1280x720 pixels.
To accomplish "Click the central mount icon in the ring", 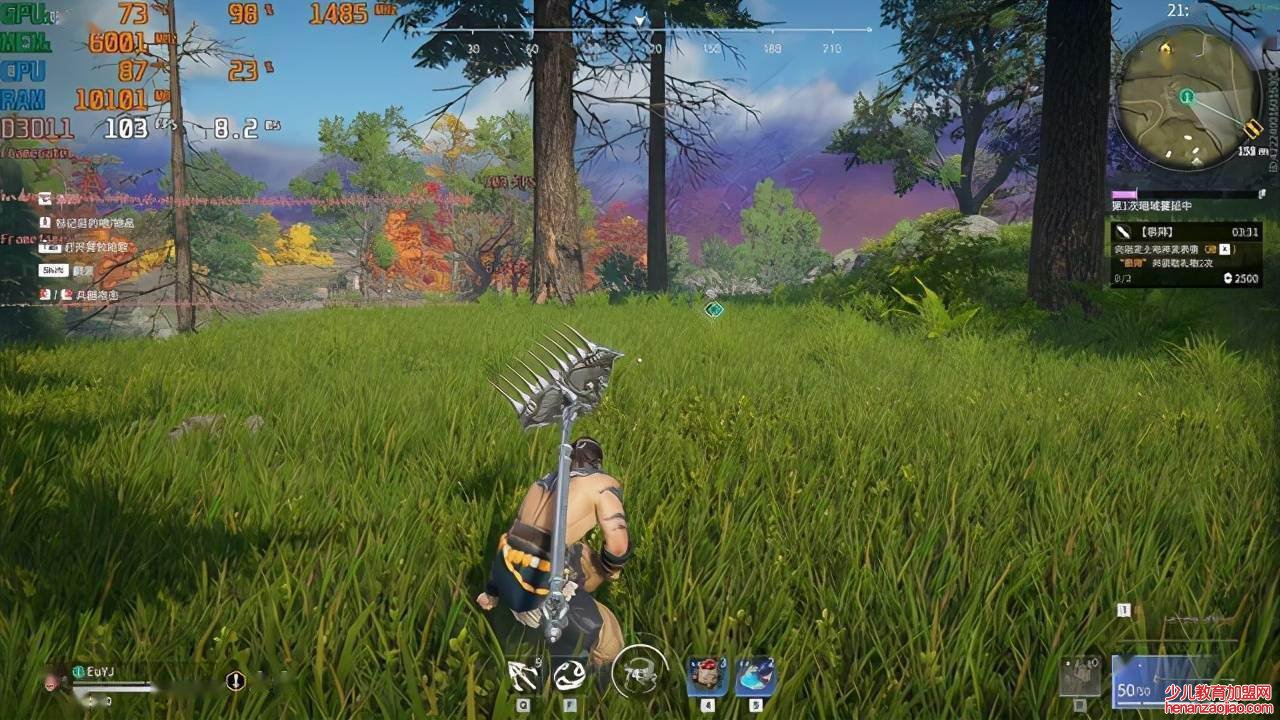I will 640,673.
